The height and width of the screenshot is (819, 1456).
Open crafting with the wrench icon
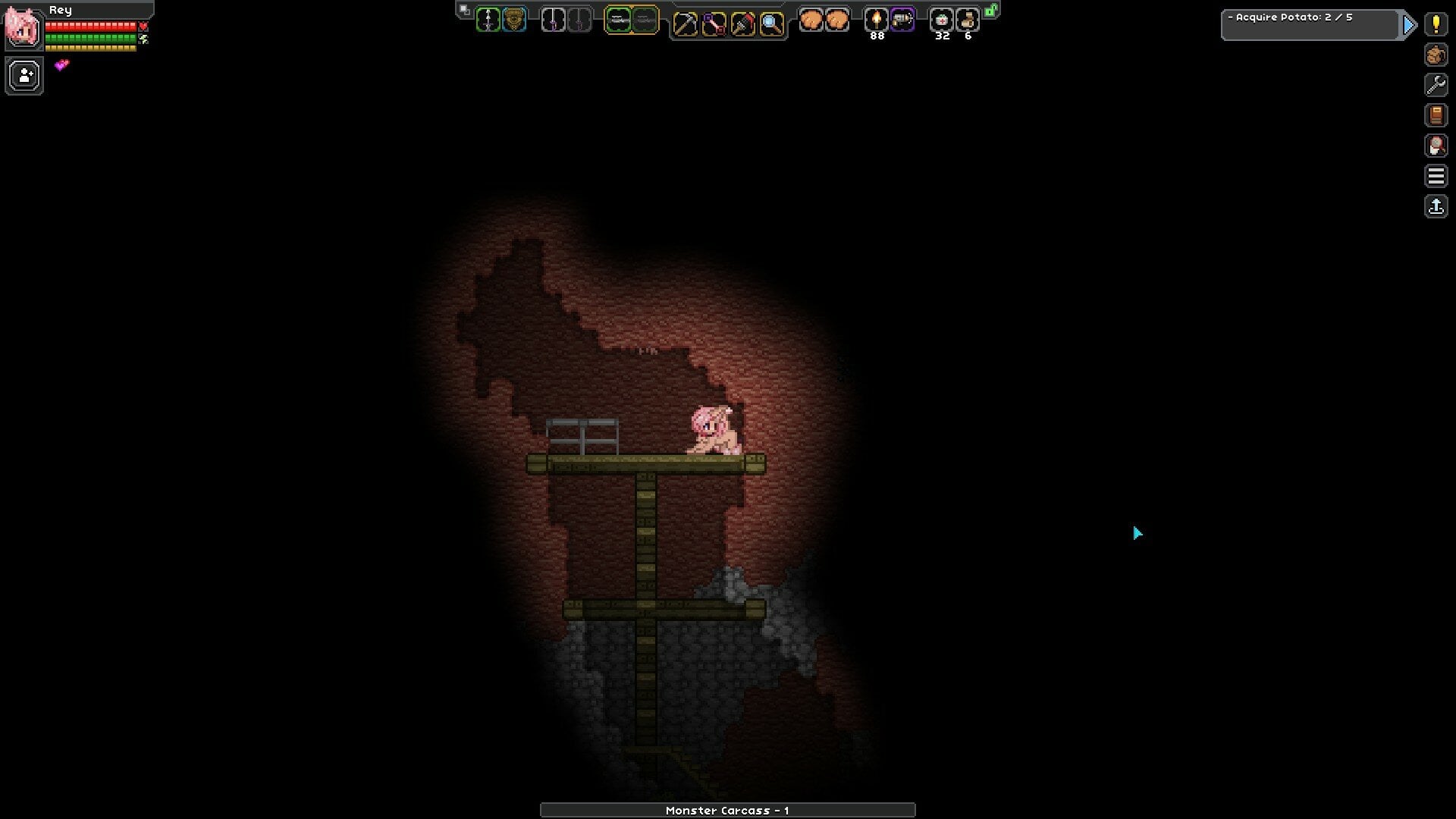1436,85
